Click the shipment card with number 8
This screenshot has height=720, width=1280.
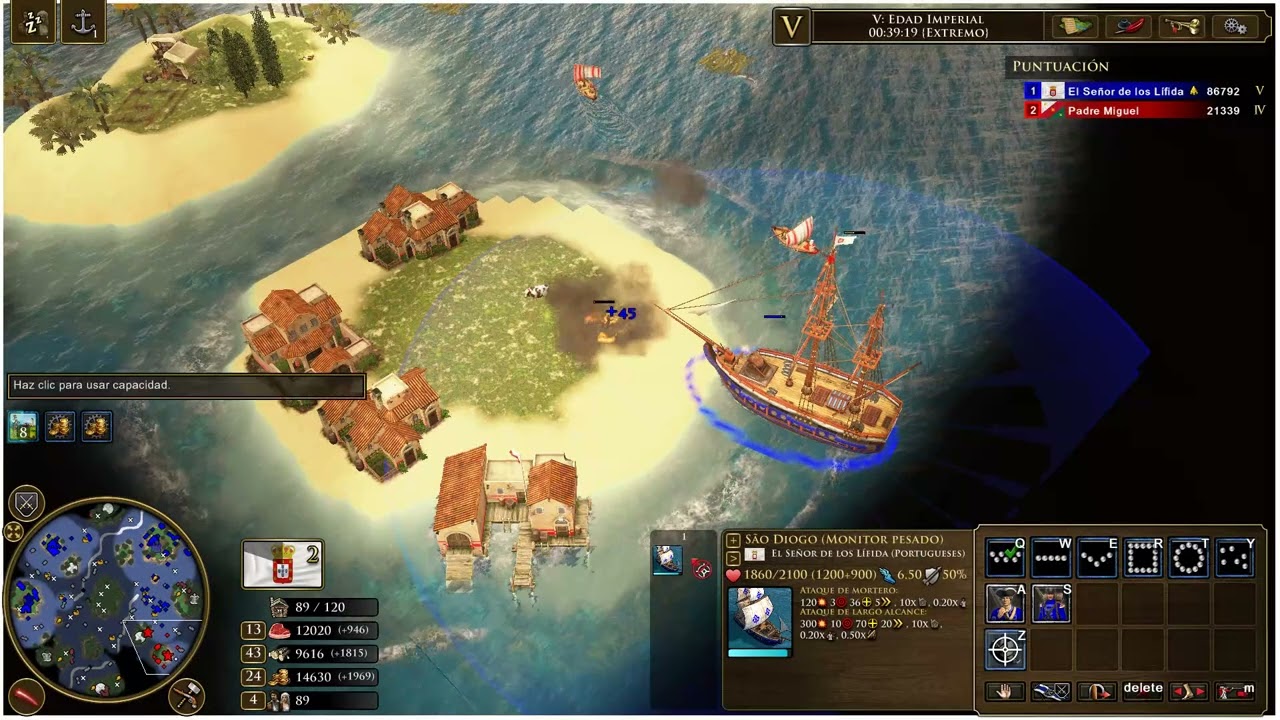tap(23, 427)
